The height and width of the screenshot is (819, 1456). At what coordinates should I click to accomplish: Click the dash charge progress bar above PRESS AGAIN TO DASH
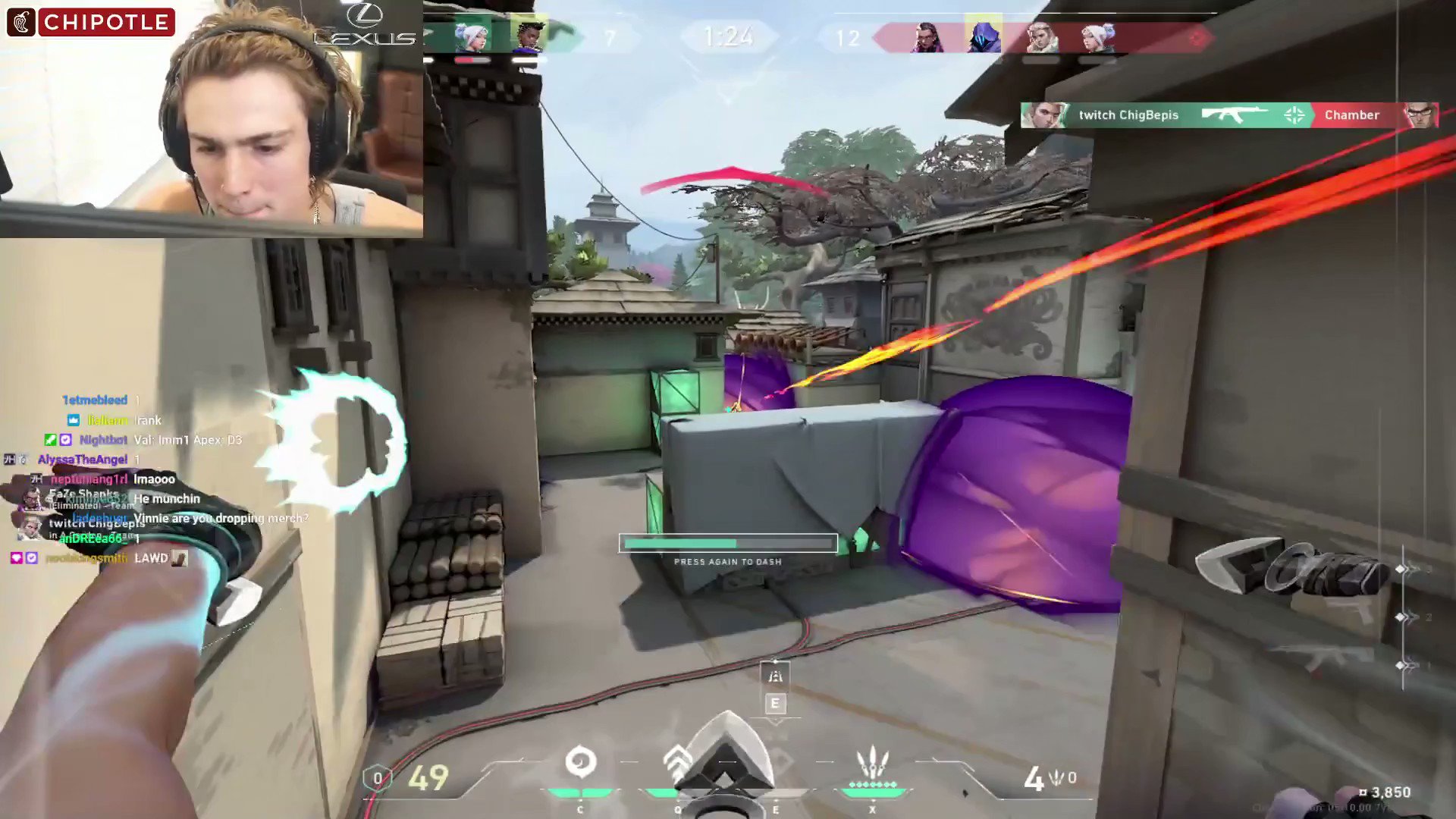tap(727, 543)
